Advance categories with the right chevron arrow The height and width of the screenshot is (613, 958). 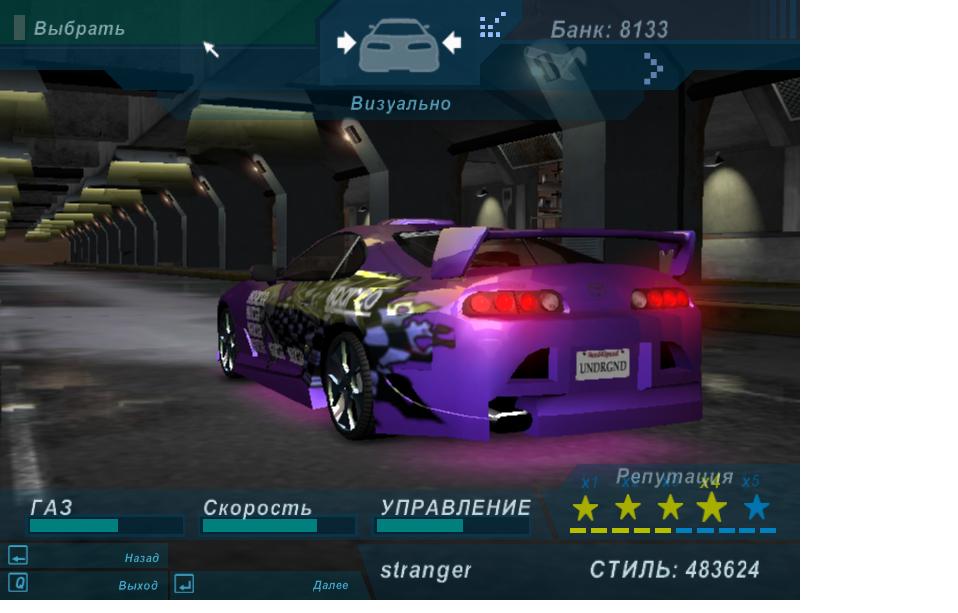pos(653,67)
